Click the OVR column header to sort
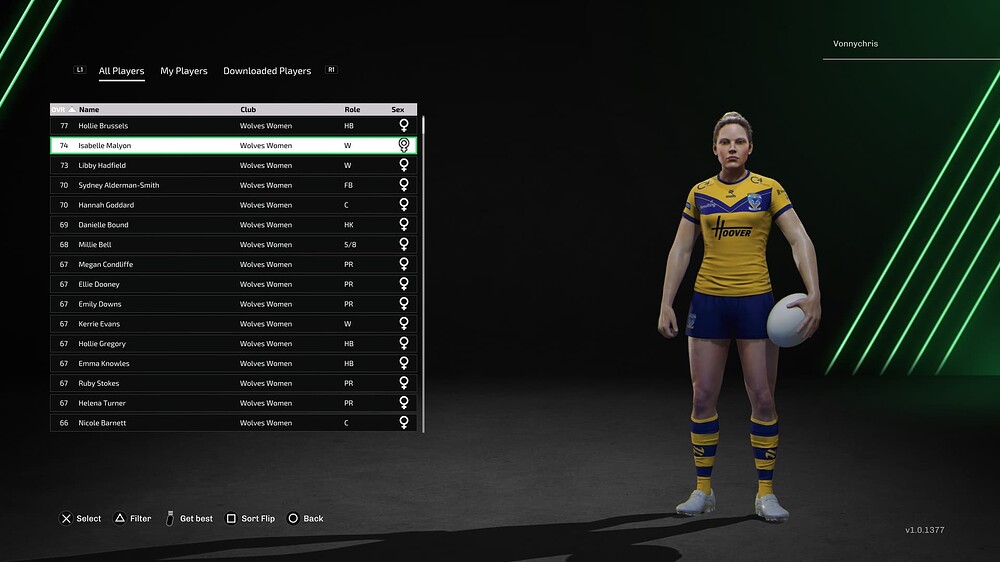 [x=61, y=110]
